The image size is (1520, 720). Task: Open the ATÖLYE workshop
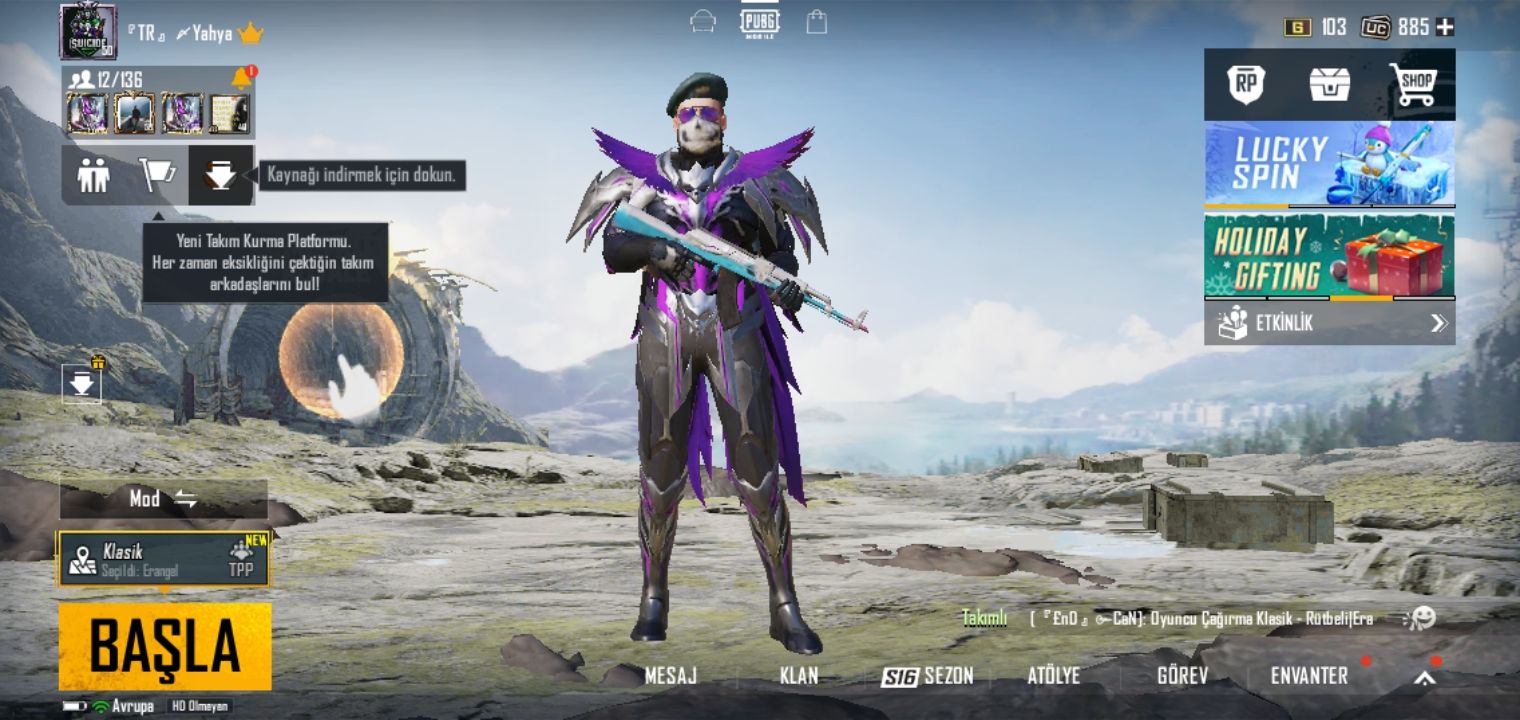coord(1053,676)
